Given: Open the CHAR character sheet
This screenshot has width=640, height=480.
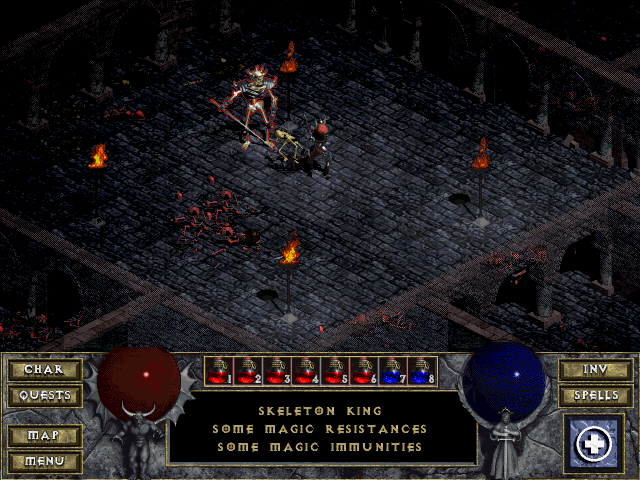Looking at the screenshot, I should pyautogui.click(x=44, y=370).
